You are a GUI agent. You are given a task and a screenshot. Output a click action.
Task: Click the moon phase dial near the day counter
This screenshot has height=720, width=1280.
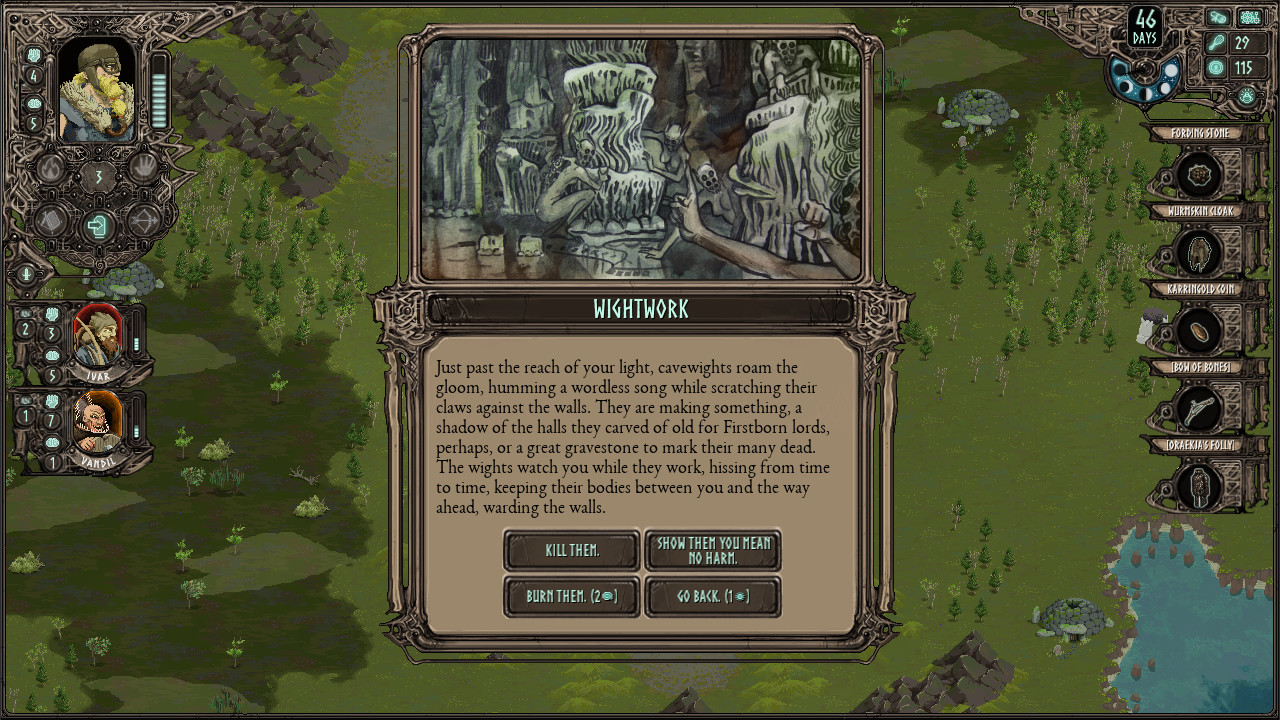pos(1142,70)
